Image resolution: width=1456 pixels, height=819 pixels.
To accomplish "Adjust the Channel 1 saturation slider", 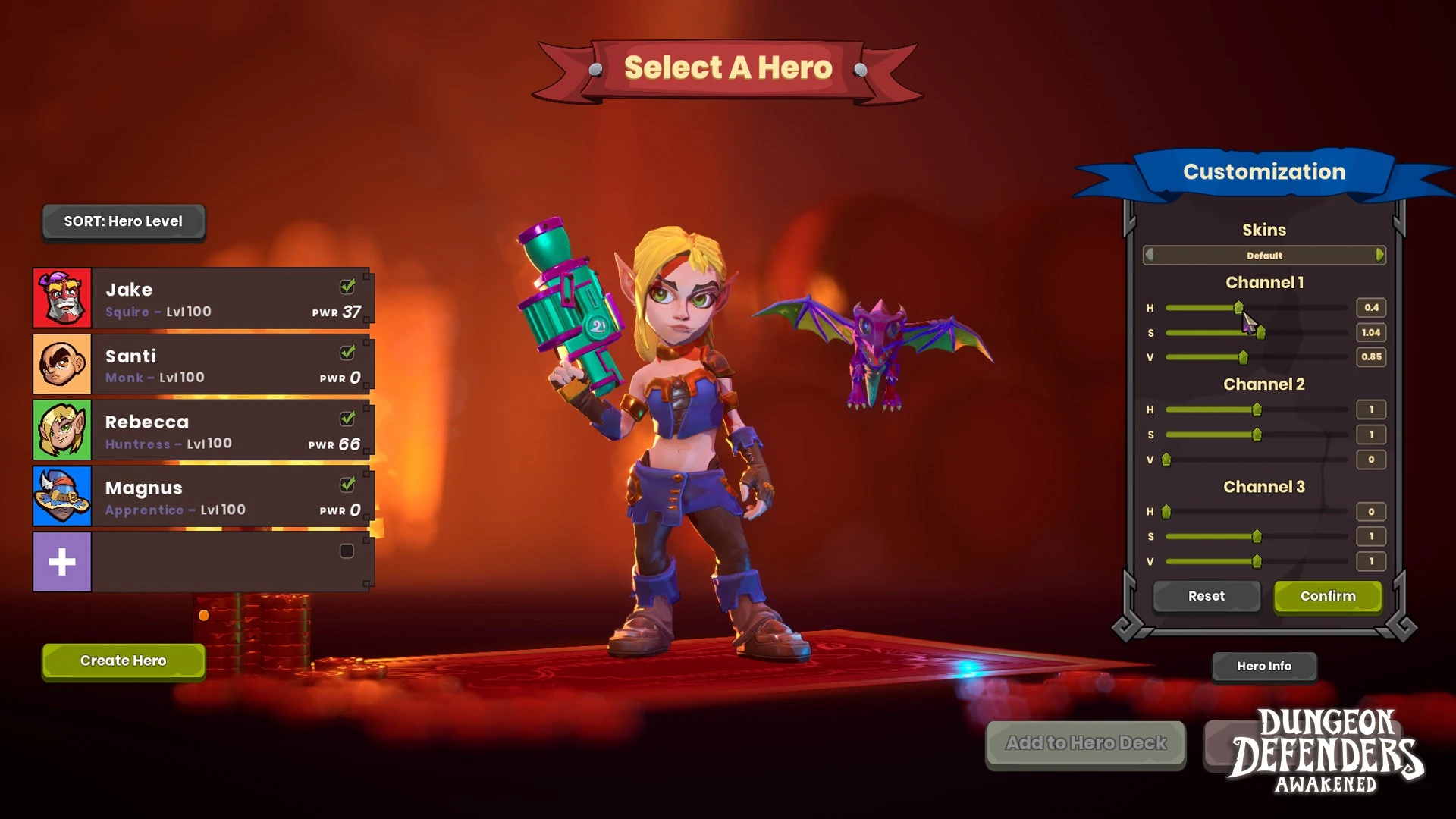I will click(x=1260, y=333).
